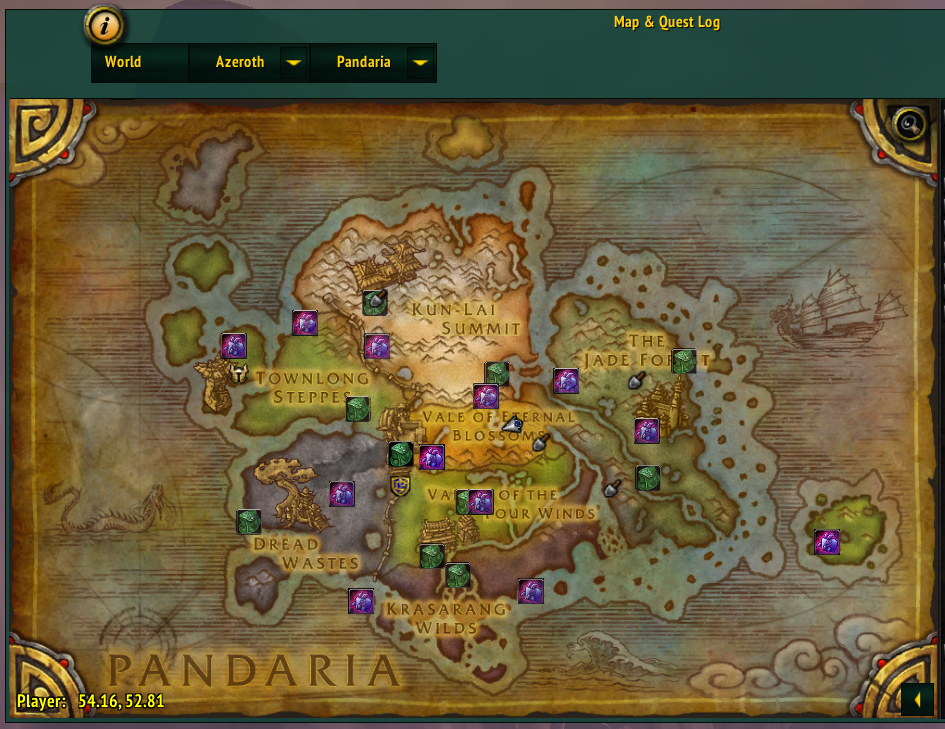Expand the Azeroth dropdown arrow
Image resolution: width=945 pixels, height=729 pixels.
pyautogui.click(x=293, y=62)
